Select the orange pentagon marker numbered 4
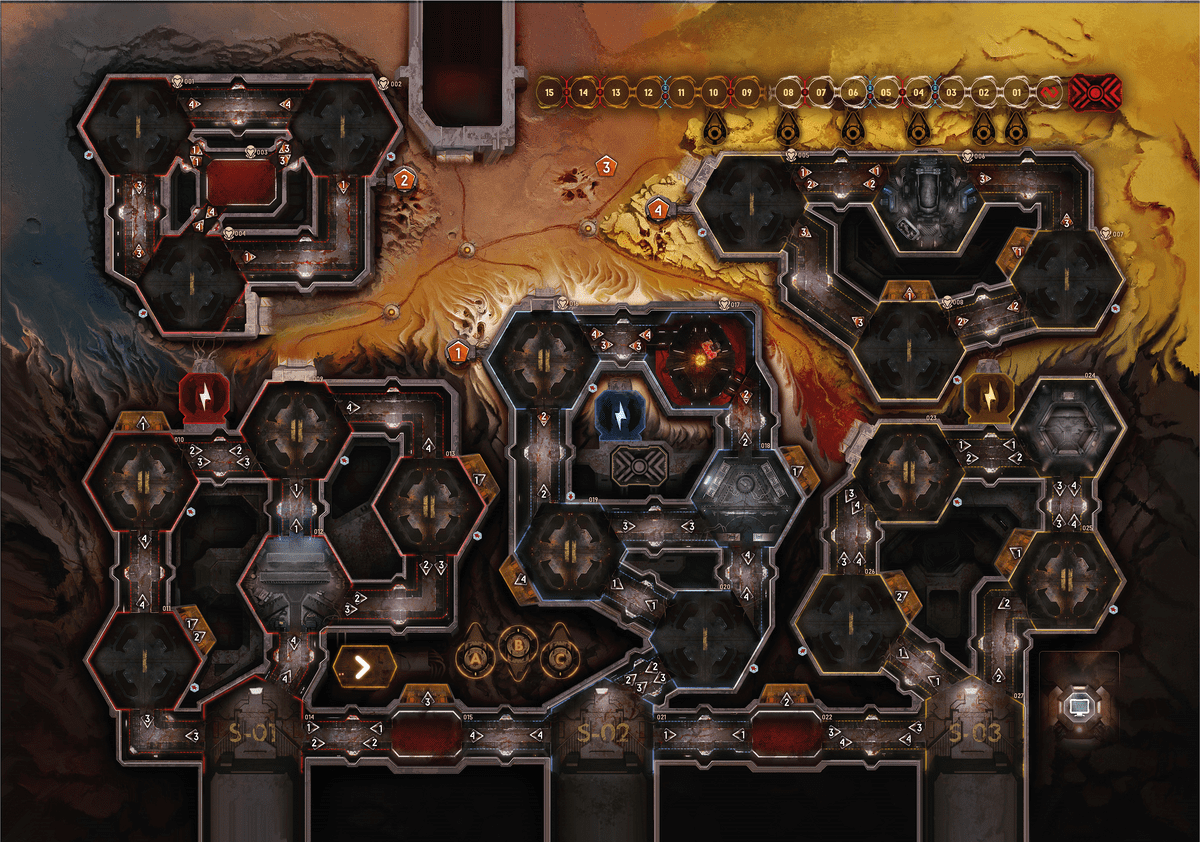The height and width of the screenshot is (842, 1200). click(x=658, y=210)
